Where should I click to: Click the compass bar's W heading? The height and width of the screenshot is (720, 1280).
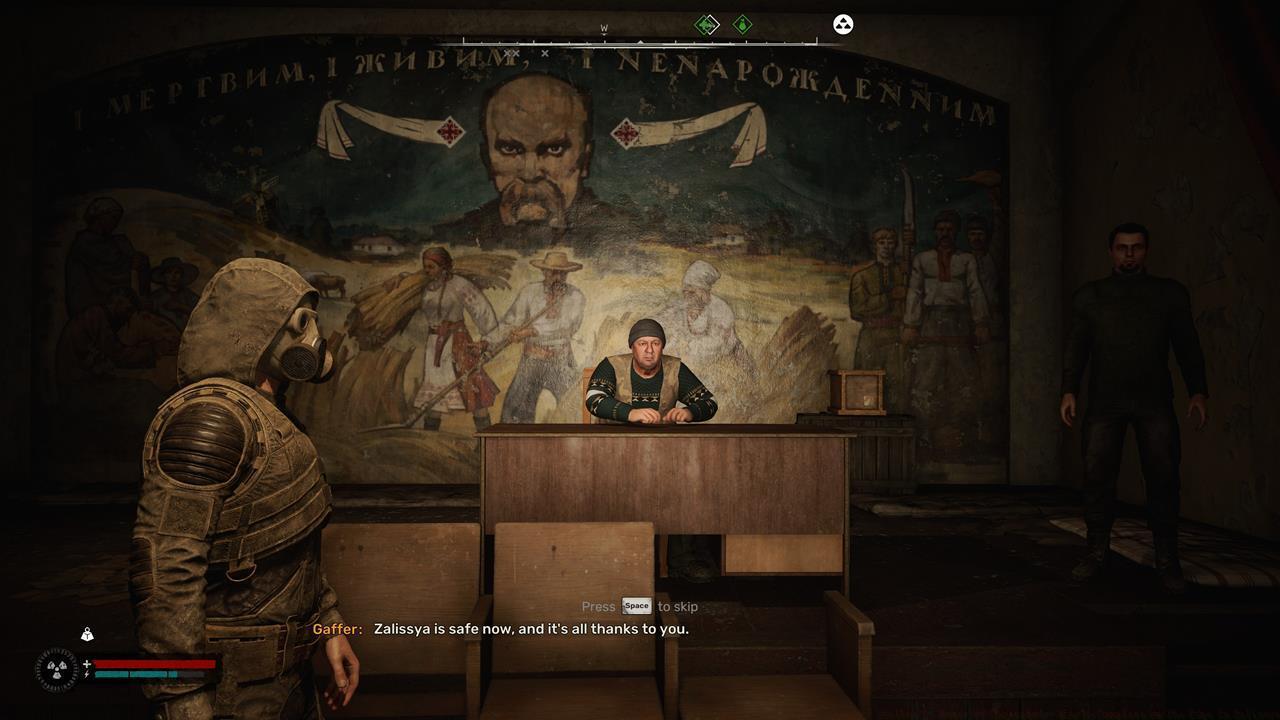tap(604, 29)
